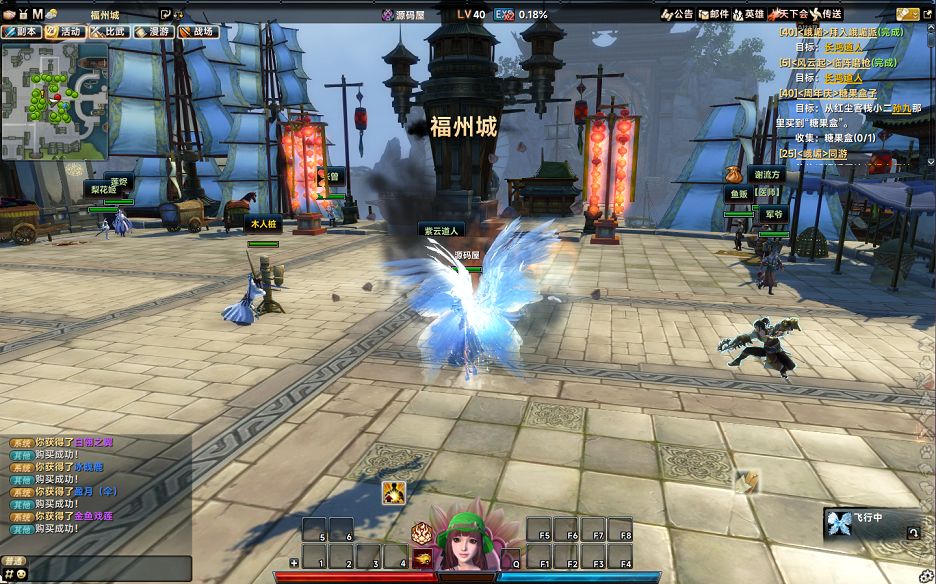Click the 孙九 NPC link in quest tracker
The height and width of the screenshot is (584, 936).
(x=900, y=108)
